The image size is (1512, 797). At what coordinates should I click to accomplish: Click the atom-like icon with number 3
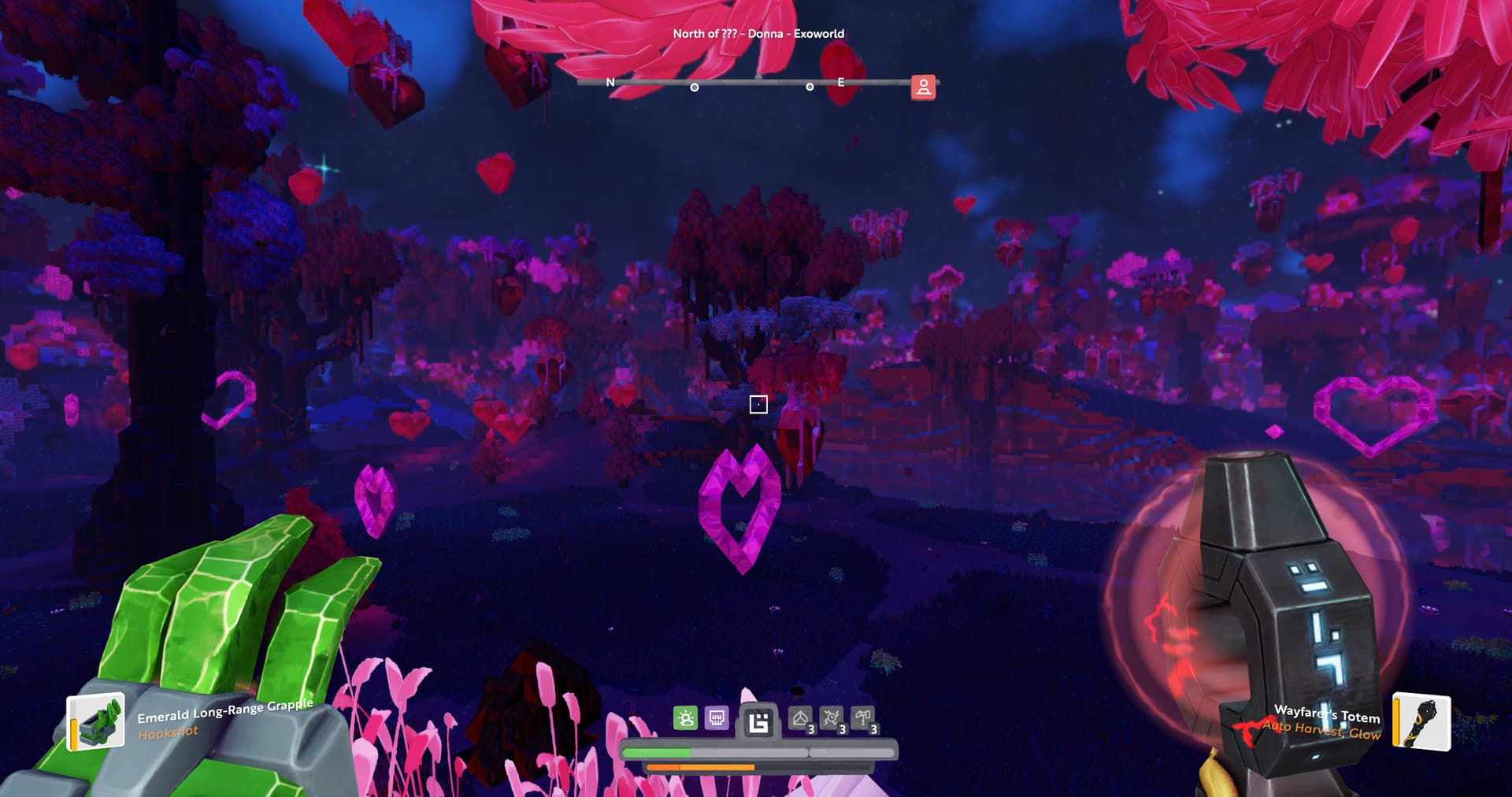click(x=832, y=719)
